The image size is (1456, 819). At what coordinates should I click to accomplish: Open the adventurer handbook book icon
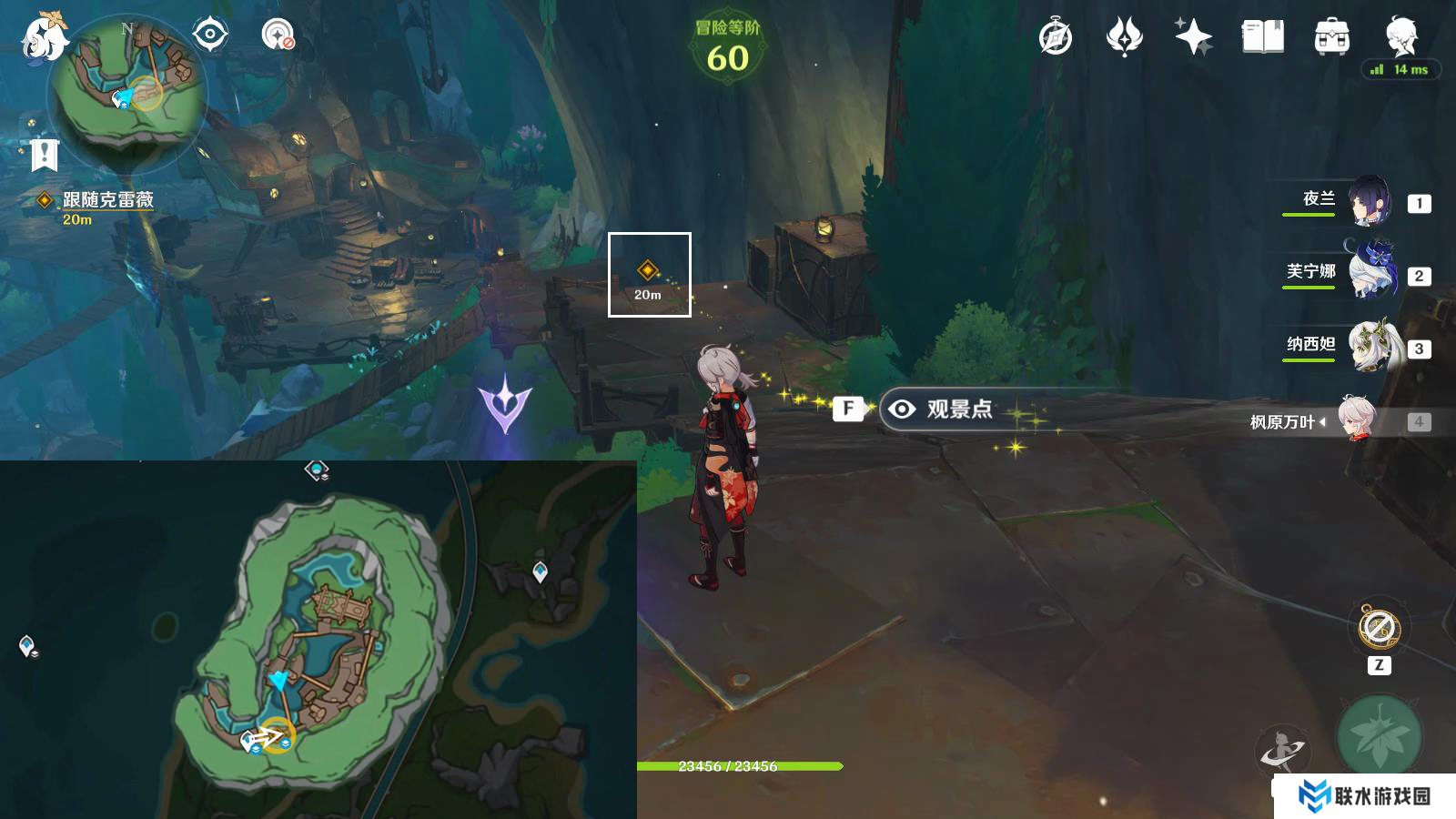[1262, 37]
